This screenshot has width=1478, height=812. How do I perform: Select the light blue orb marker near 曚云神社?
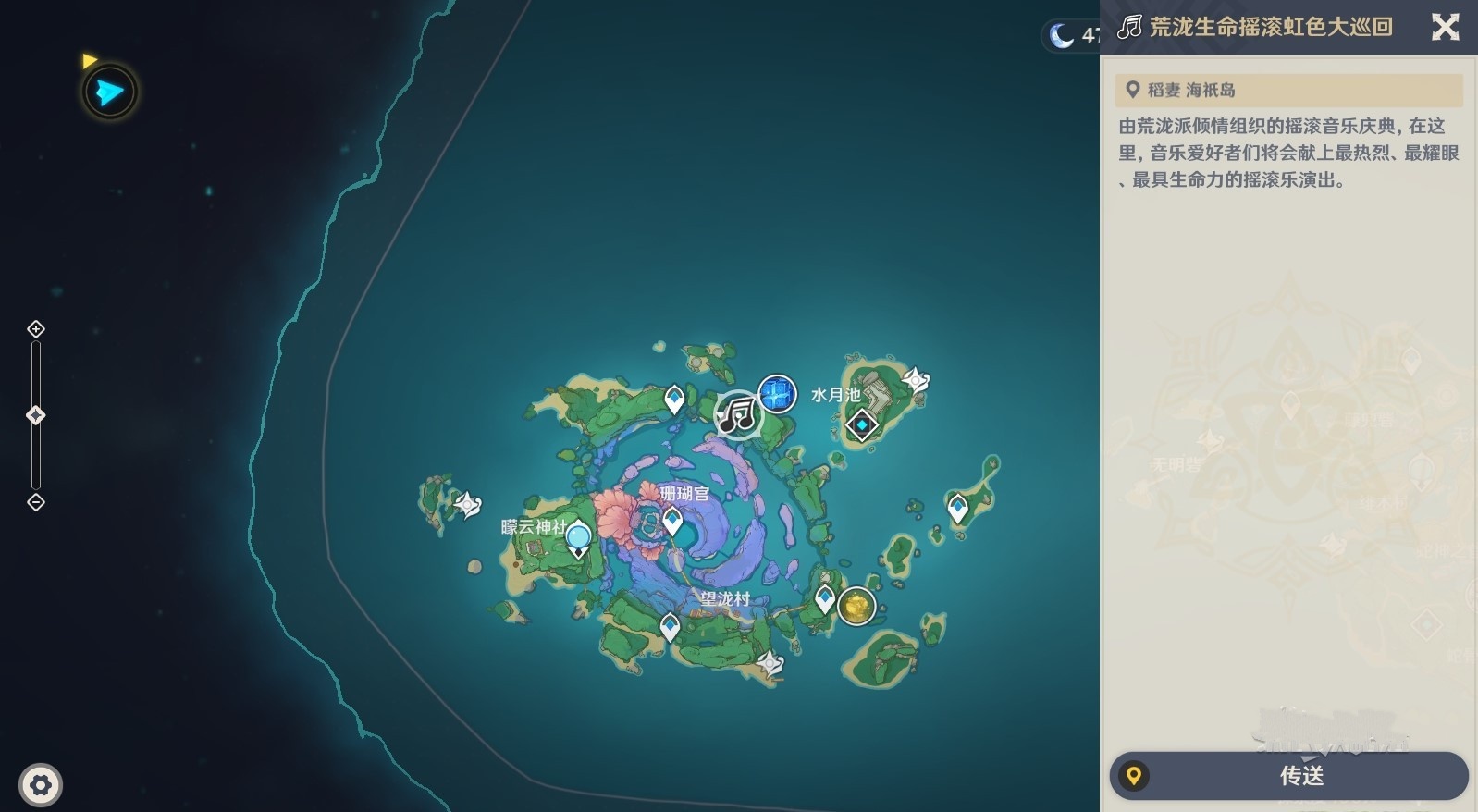pyautogui.click(x=578, y=535)
